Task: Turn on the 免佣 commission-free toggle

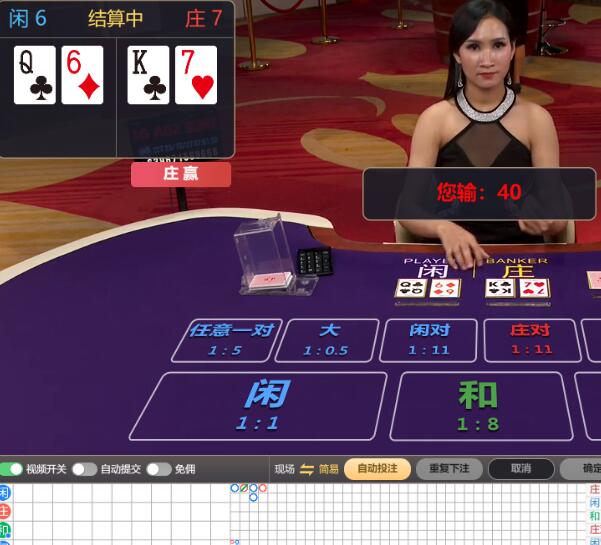Action: coord(158,469)
